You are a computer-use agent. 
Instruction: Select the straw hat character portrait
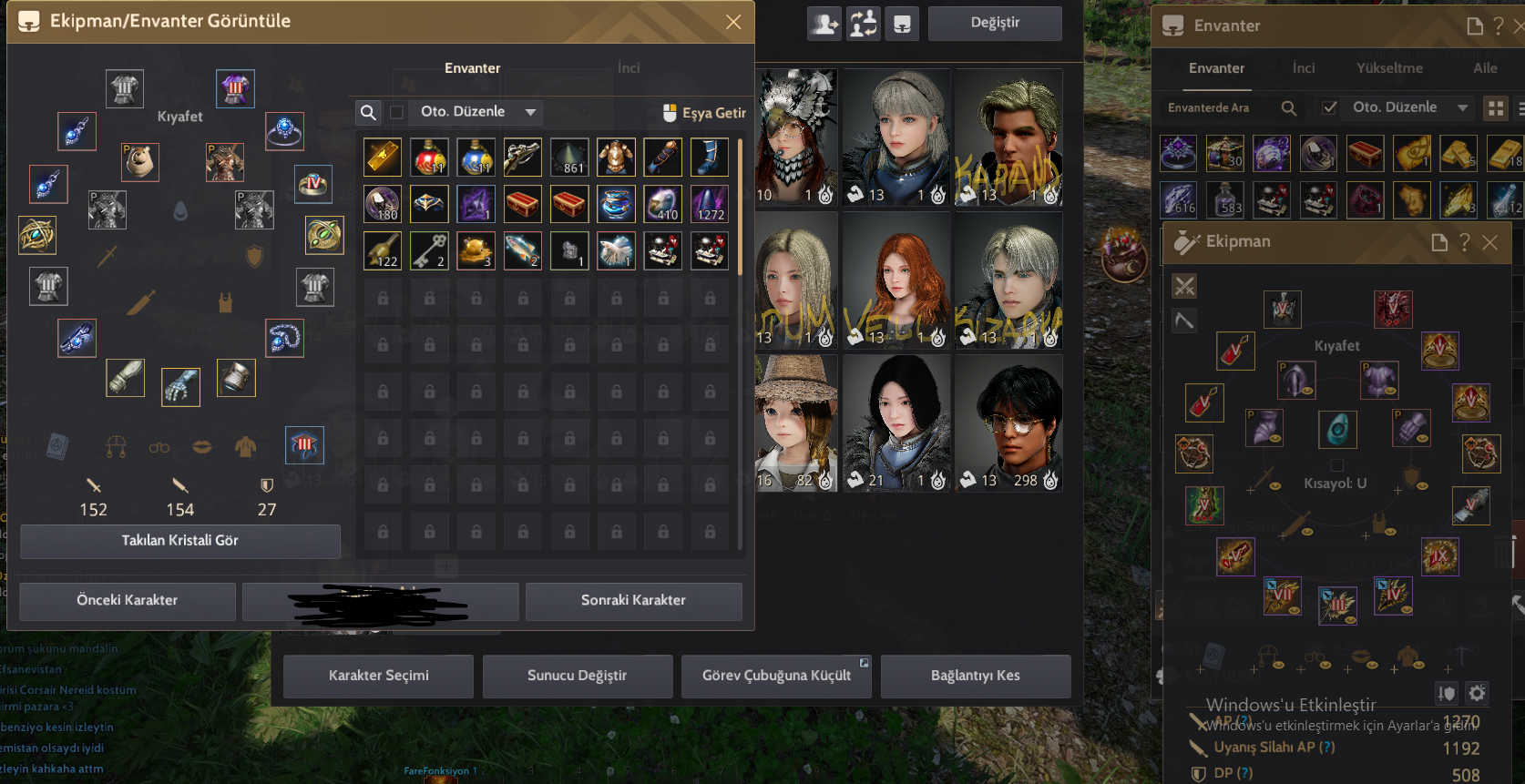[x=795, y=423]
